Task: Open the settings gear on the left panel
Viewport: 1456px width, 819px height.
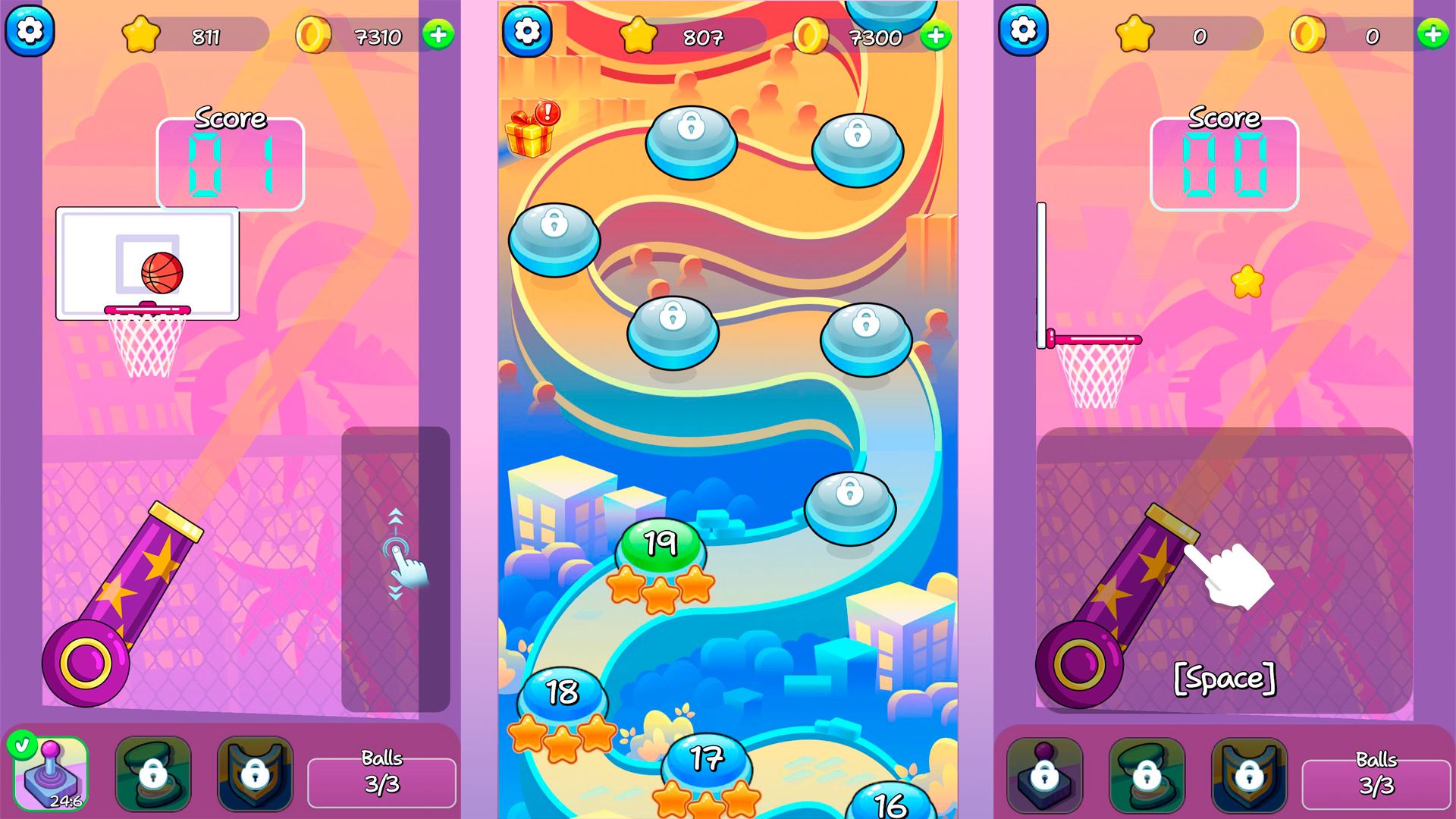Action: click(x=30, y=32)
